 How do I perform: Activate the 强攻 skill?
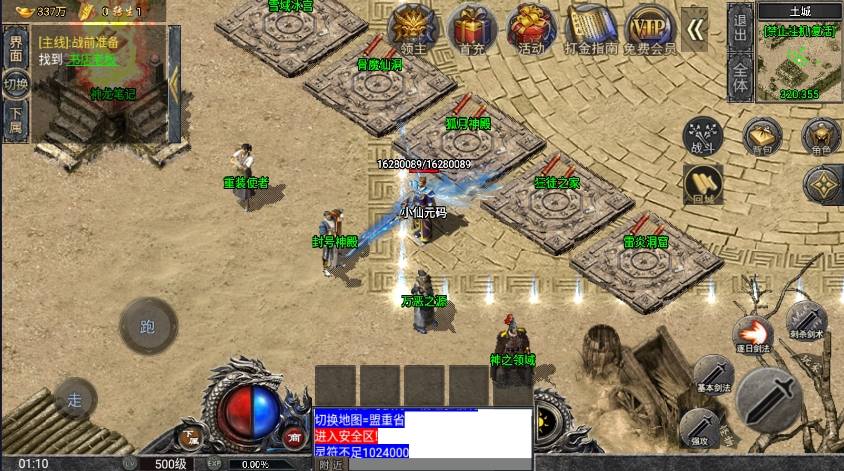tap(699, 425)
